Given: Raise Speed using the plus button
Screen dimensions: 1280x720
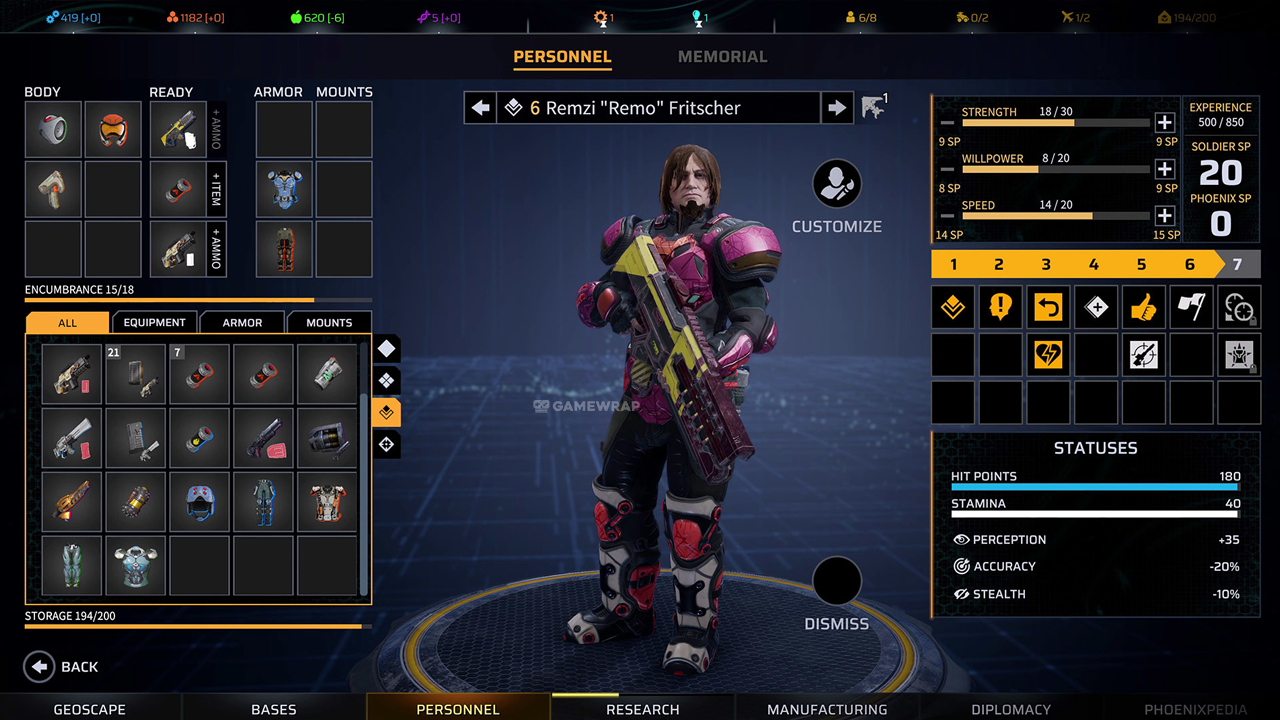Looking at the screenshot, I should [x=1164, y=215].
